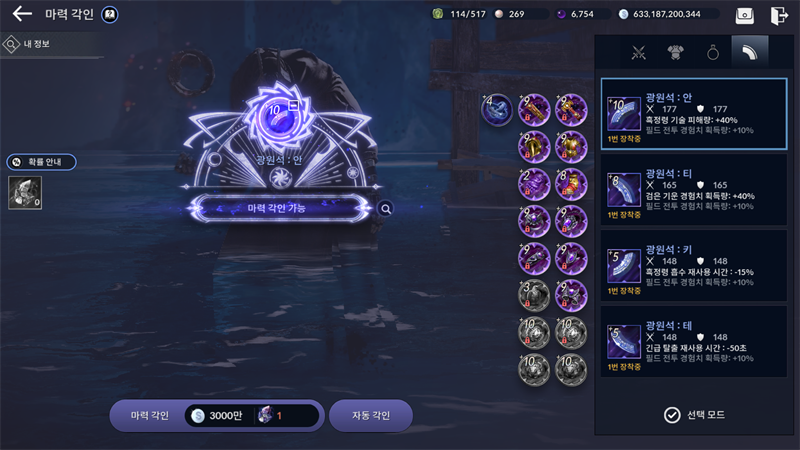Go back with the arrow button
Image resolution: width=800 pixels, height=450 pixels.
click(22, 15)
